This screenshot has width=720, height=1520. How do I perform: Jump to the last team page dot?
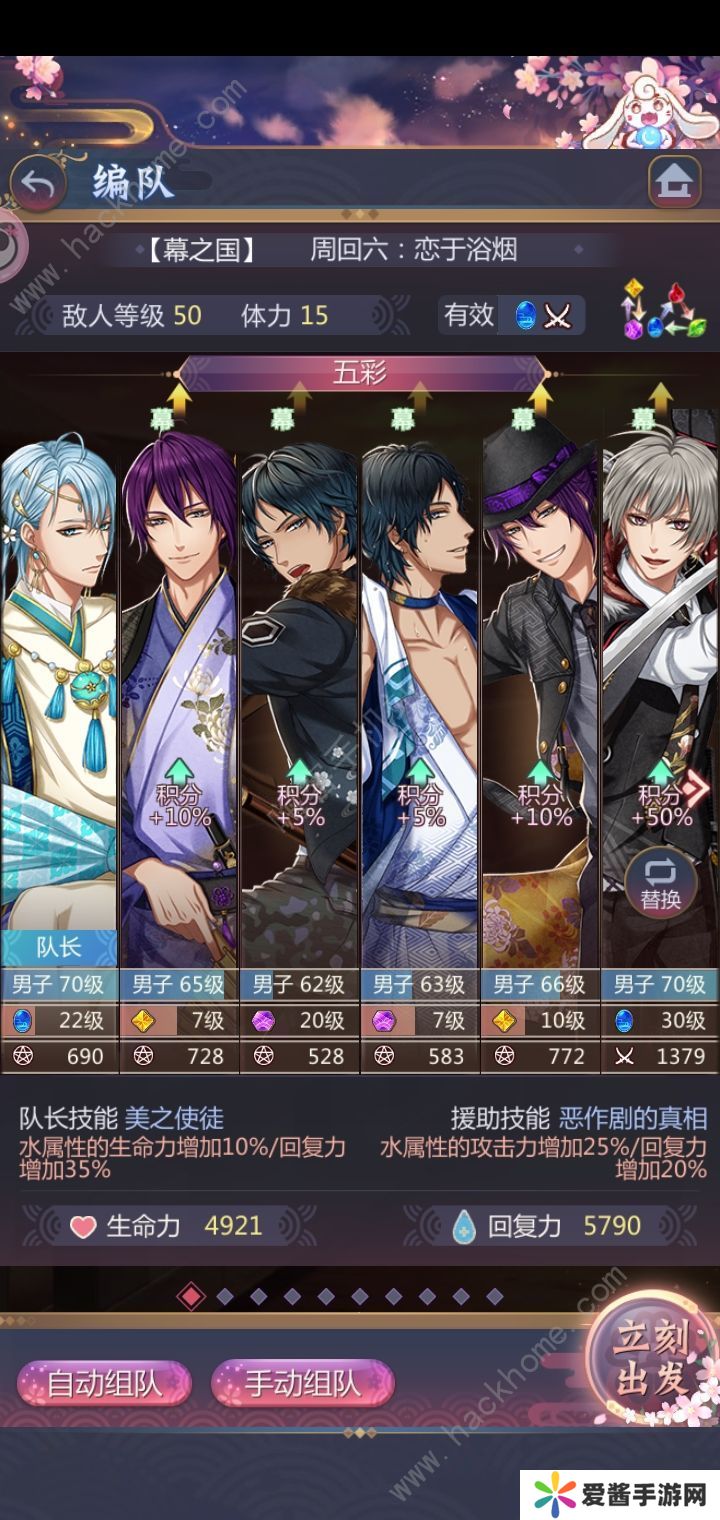pyautogui.click(x=494, y=1297)
